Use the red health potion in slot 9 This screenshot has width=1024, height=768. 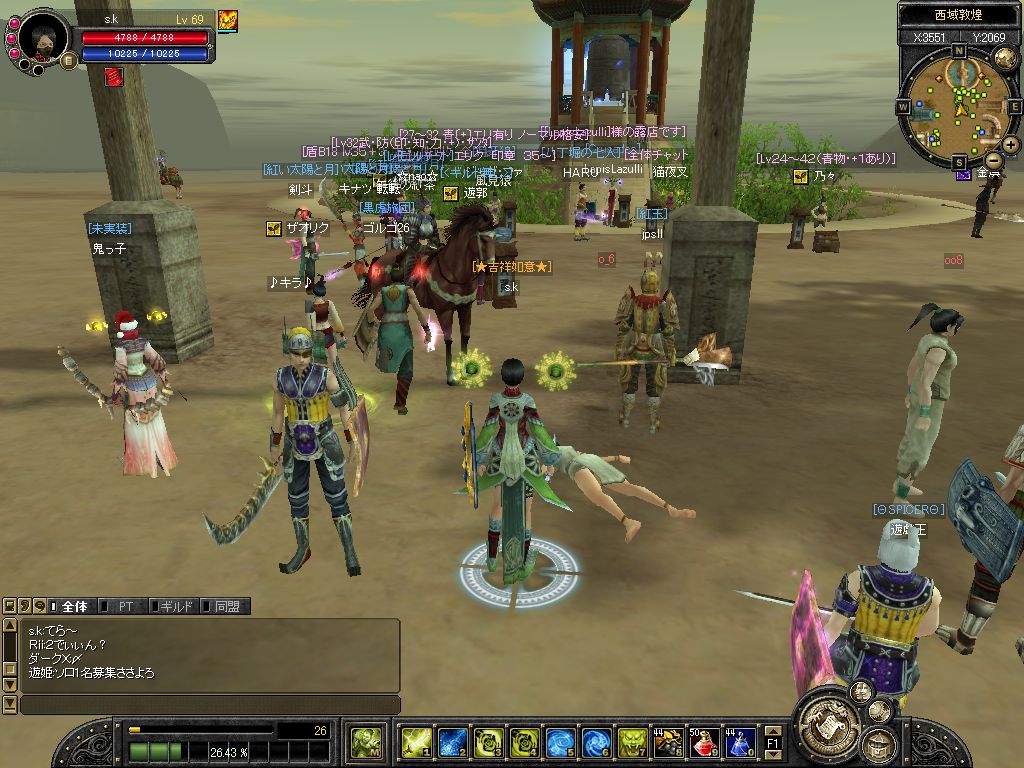704,742
